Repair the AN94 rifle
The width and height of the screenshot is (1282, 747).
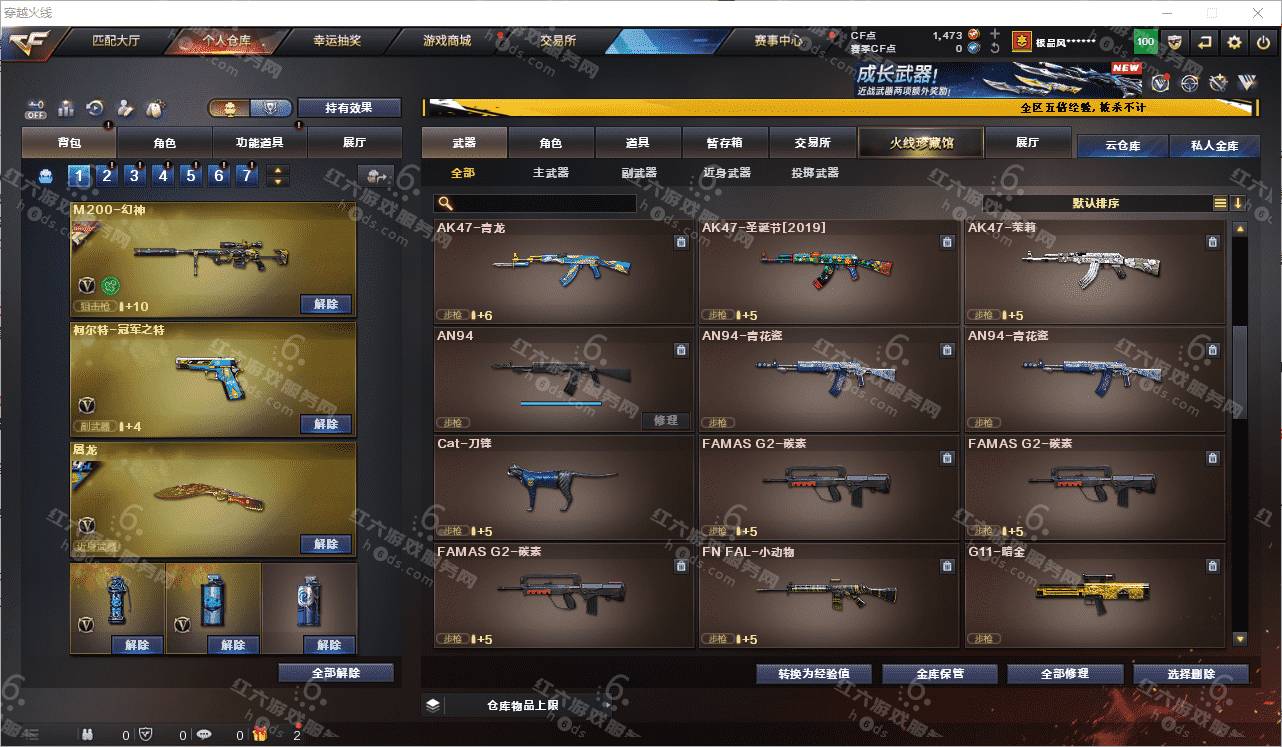point(665,420)
